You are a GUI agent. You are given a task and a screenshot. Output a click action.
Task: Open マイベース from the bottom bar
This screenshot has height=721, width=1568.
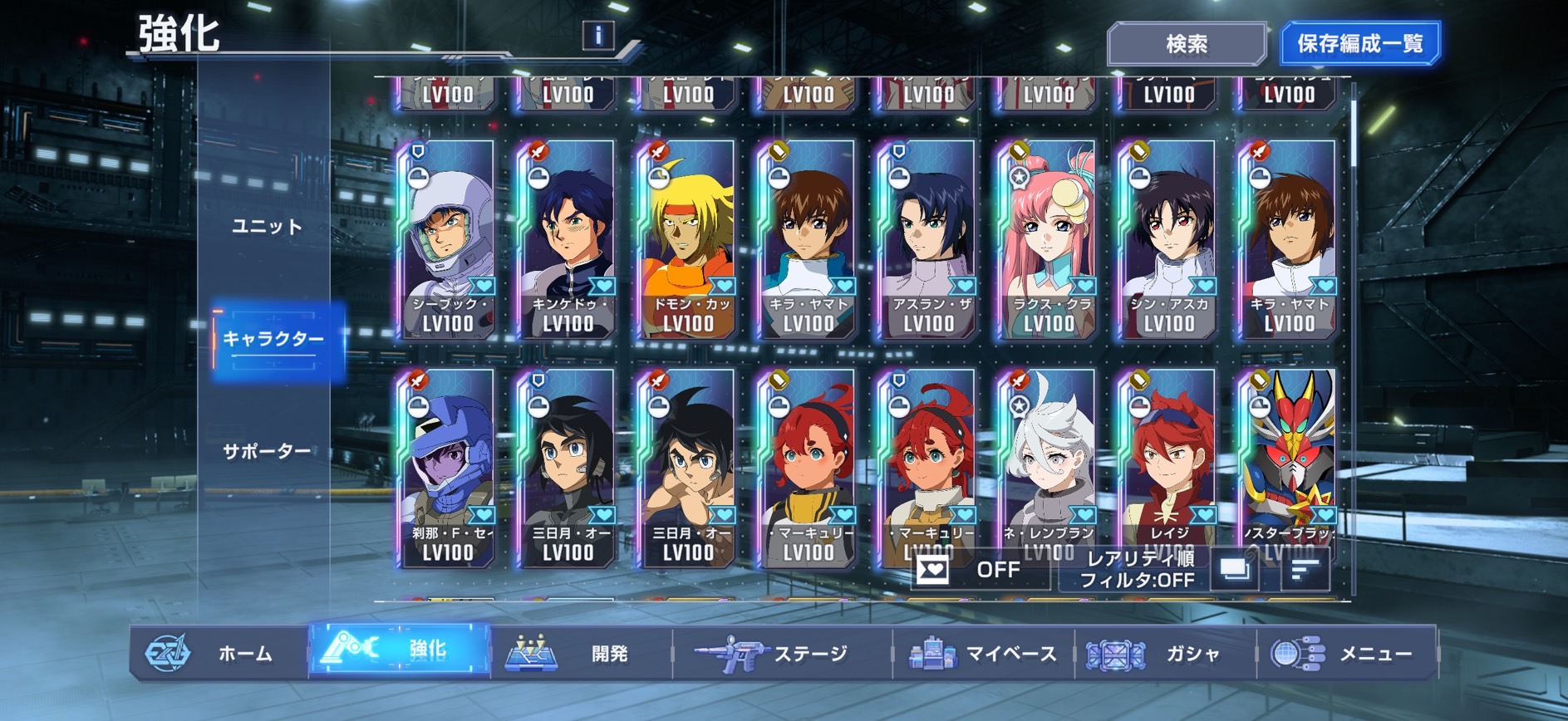[x=983, y=654]
